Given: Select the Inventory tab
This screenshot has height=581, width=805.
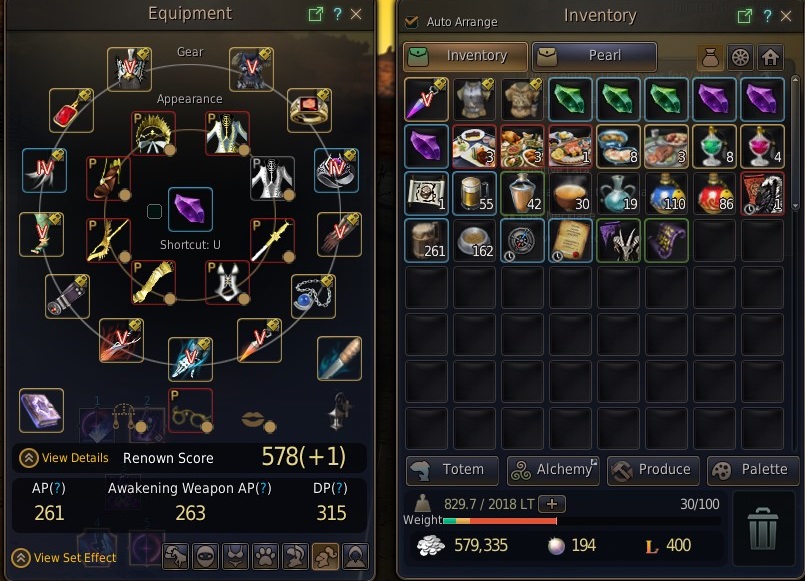Looking at the screenshot, I should pos(466,56).
